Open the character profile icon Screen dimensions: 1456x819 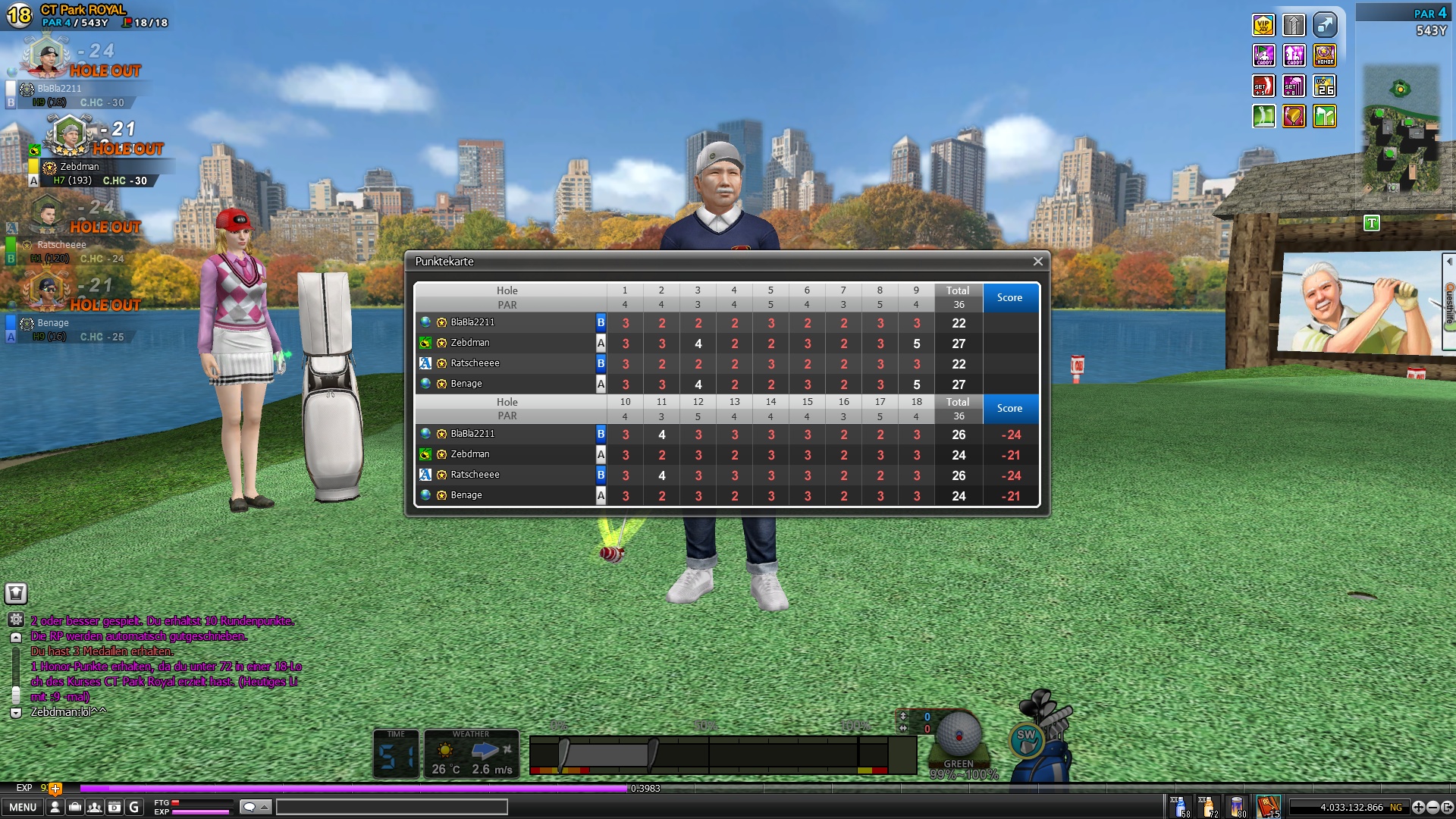[x=55, y=808]
